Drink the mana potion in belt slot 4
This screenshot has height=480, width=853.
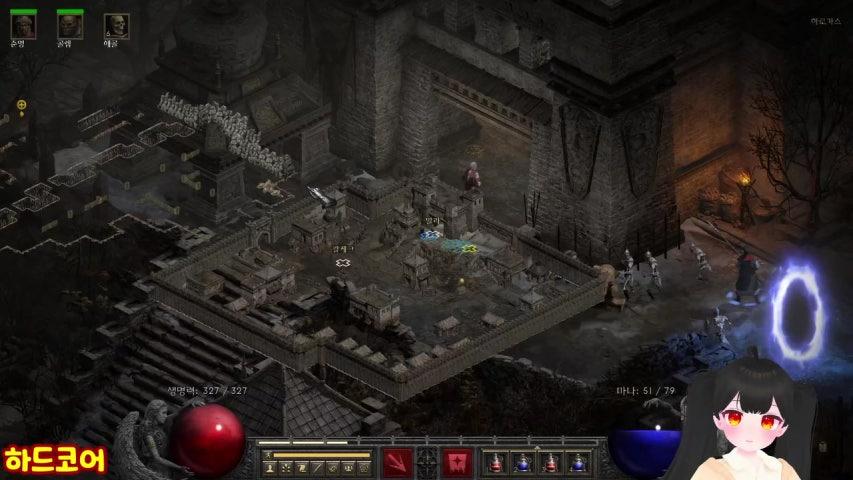(577, 463)
